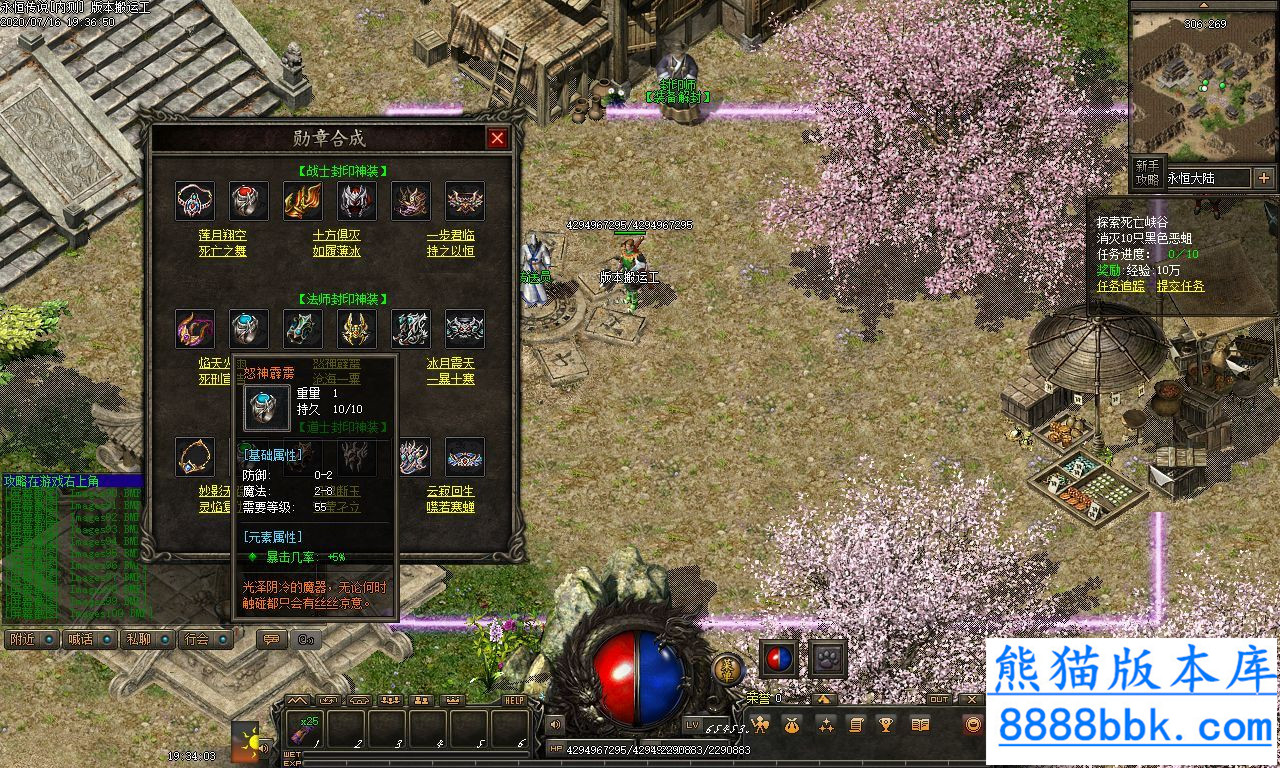Switch chat to the 附近 channel
This screenshot has height=768, width=1280.
(31, 639)
